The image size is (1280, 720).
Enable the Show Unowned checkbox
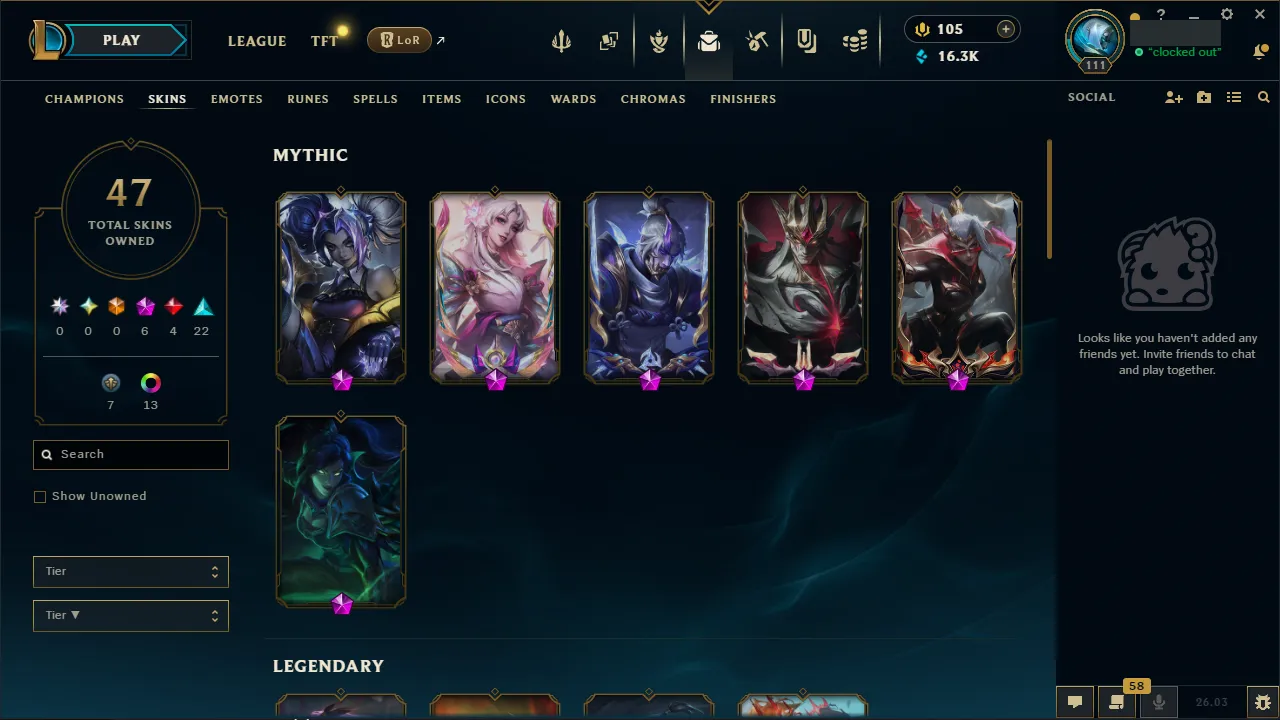40,496
